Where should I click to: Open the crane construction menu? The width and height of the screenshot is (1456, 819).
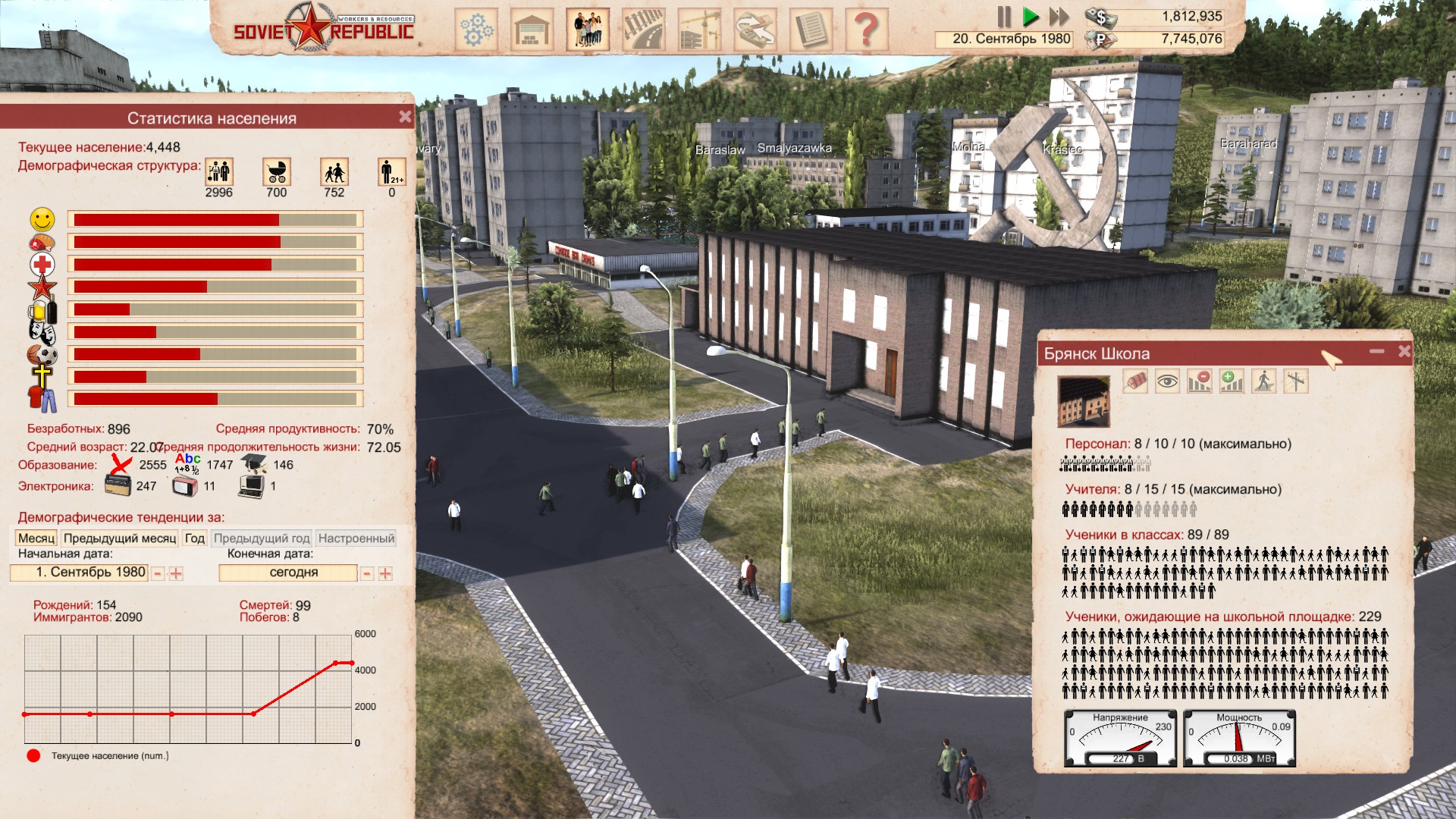699,30
